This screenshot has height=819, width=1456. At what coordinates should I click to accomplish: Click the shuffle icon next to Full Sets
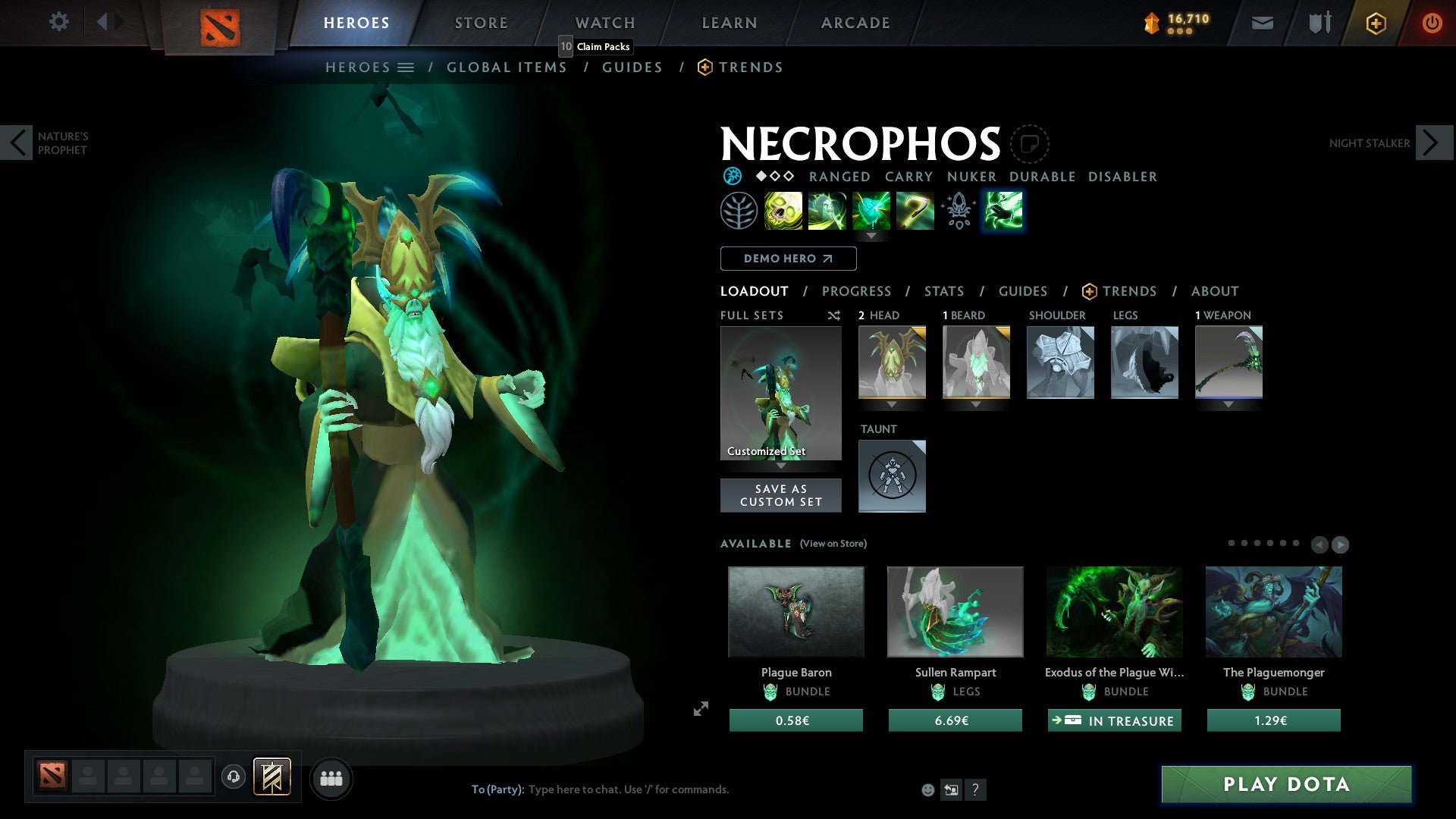(833, 315)
